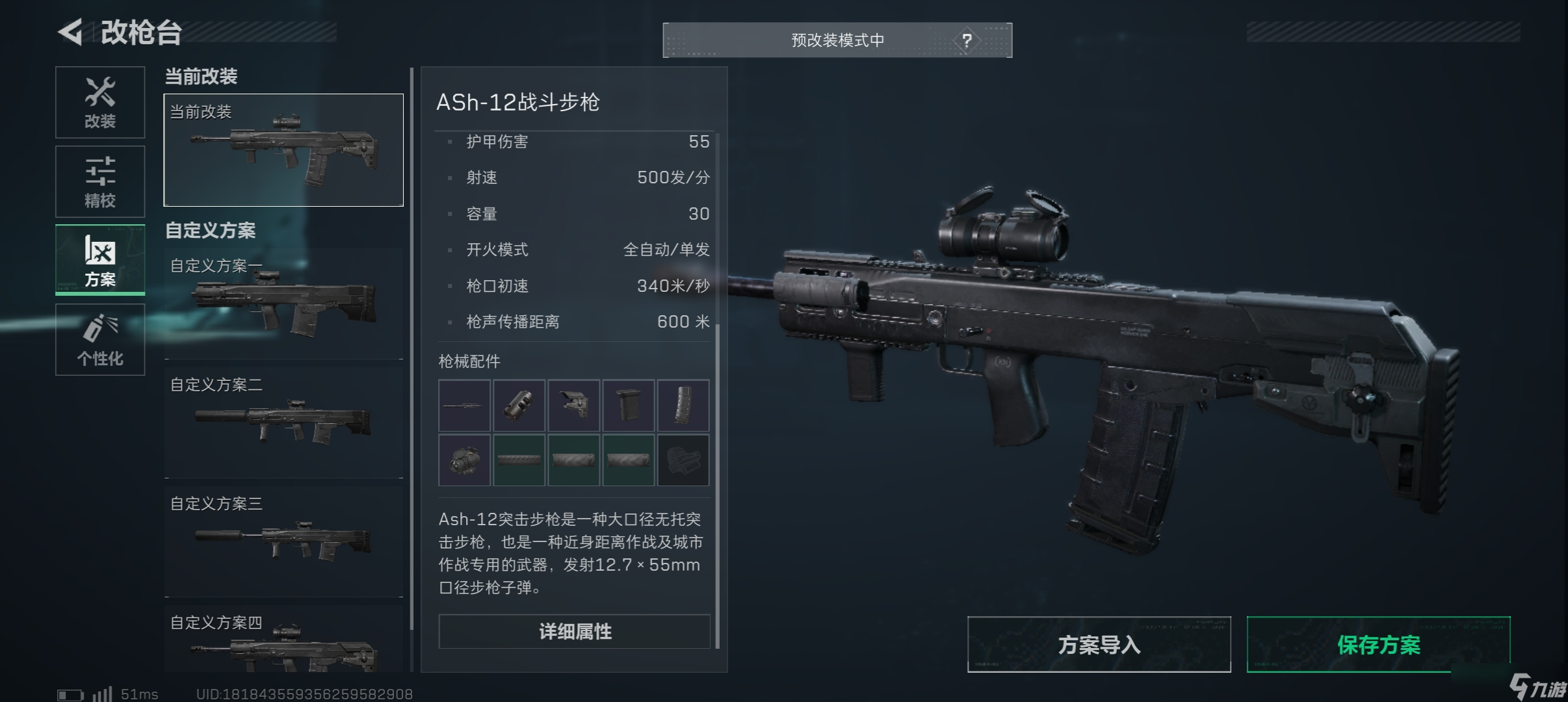Image resolution: width=1568 pixels, height=702 pixels.
Task: Click the magazine attachment icon
Action: tap(683, 405)
